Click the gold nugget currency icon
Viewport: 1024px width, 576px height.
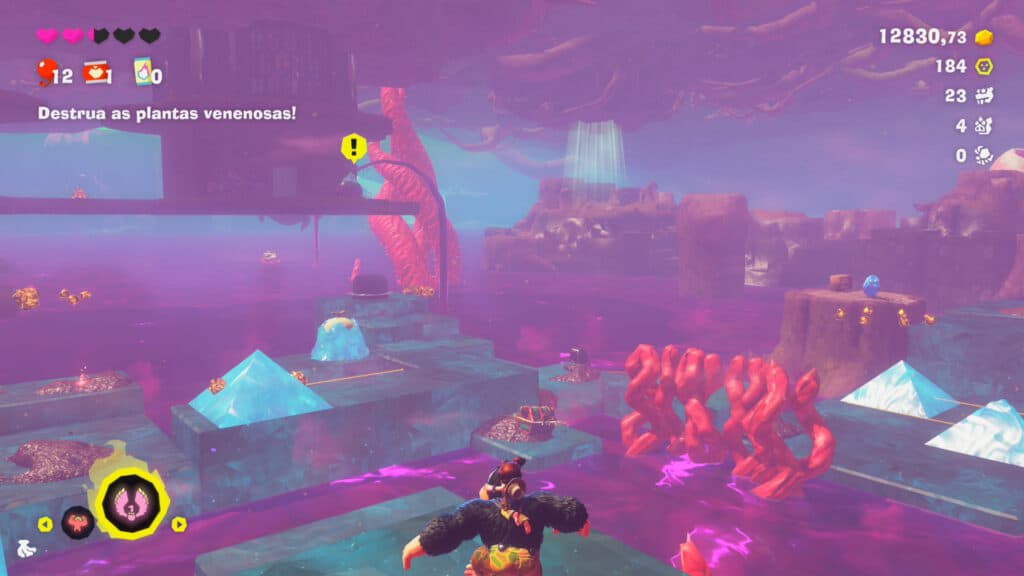tap(984, 37)
